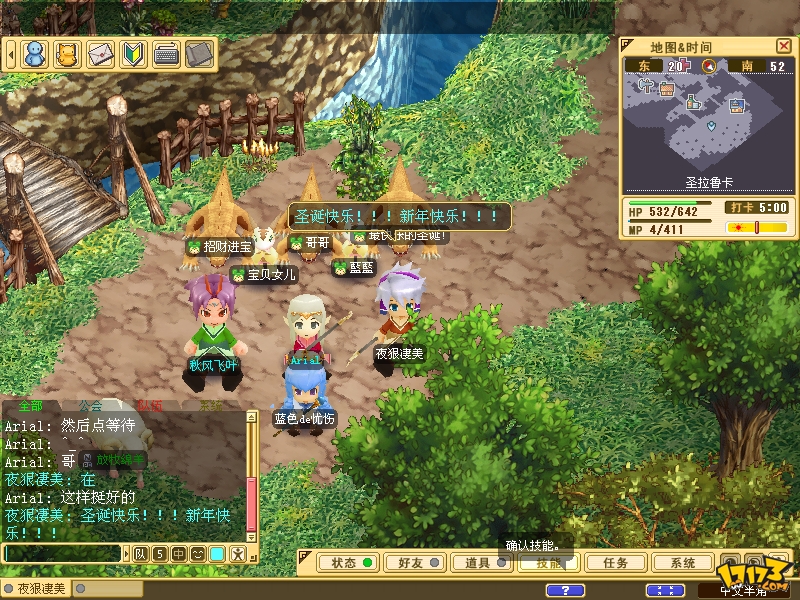
Task: Open the 技能 (Skills) window
Action: [x=548, y=563]
